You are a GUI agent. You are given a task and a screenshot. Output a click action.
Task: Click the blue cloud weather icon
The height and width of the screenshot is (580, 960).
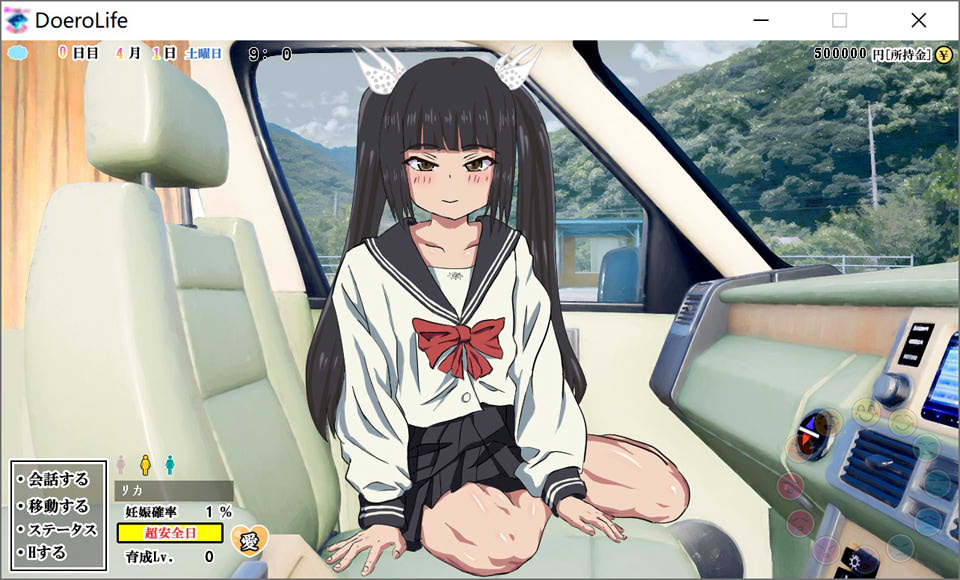coord(18,53)
